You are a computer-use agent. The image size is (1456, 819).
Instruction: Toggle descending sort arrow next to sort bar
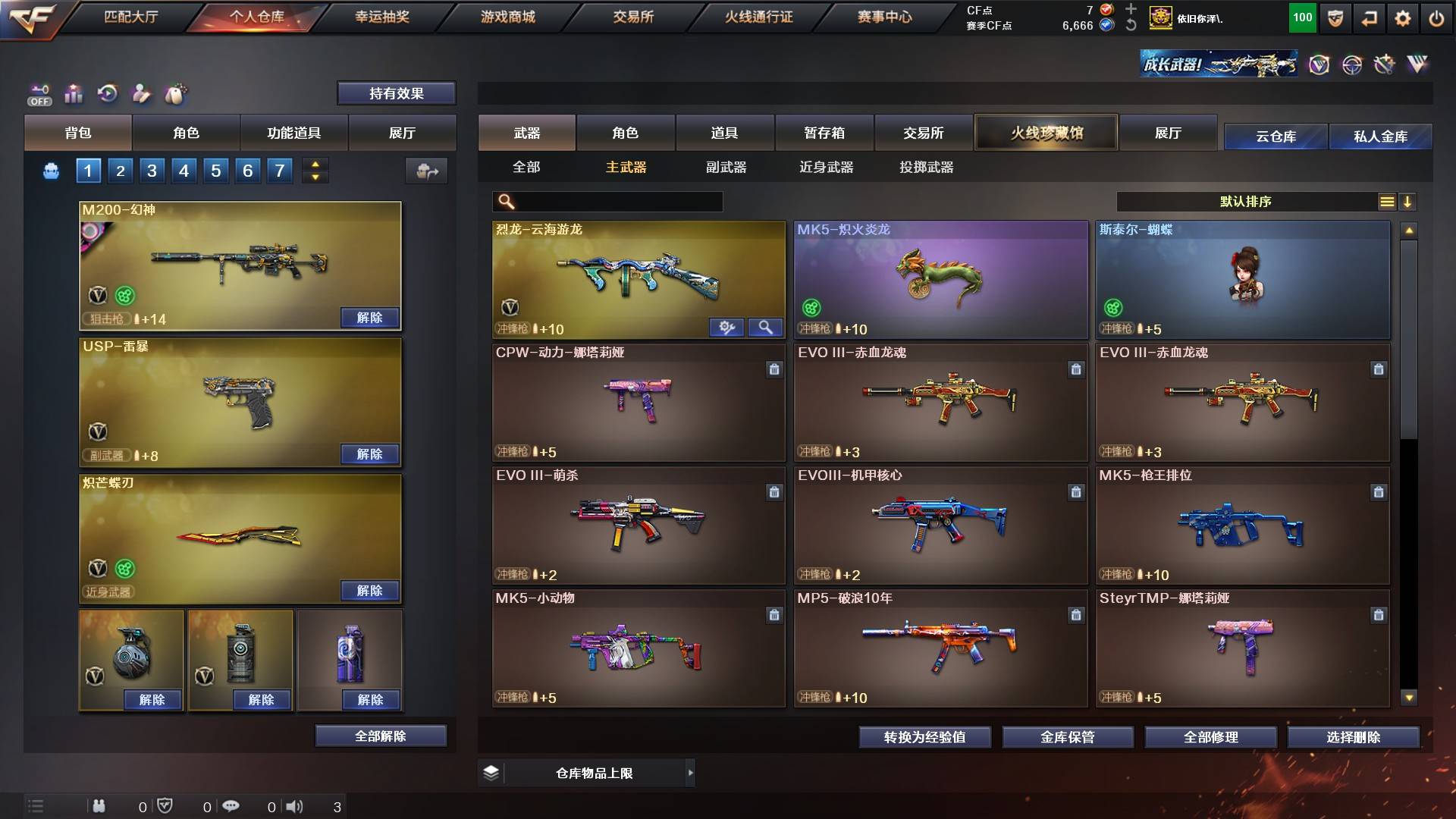click(1408, 202)
